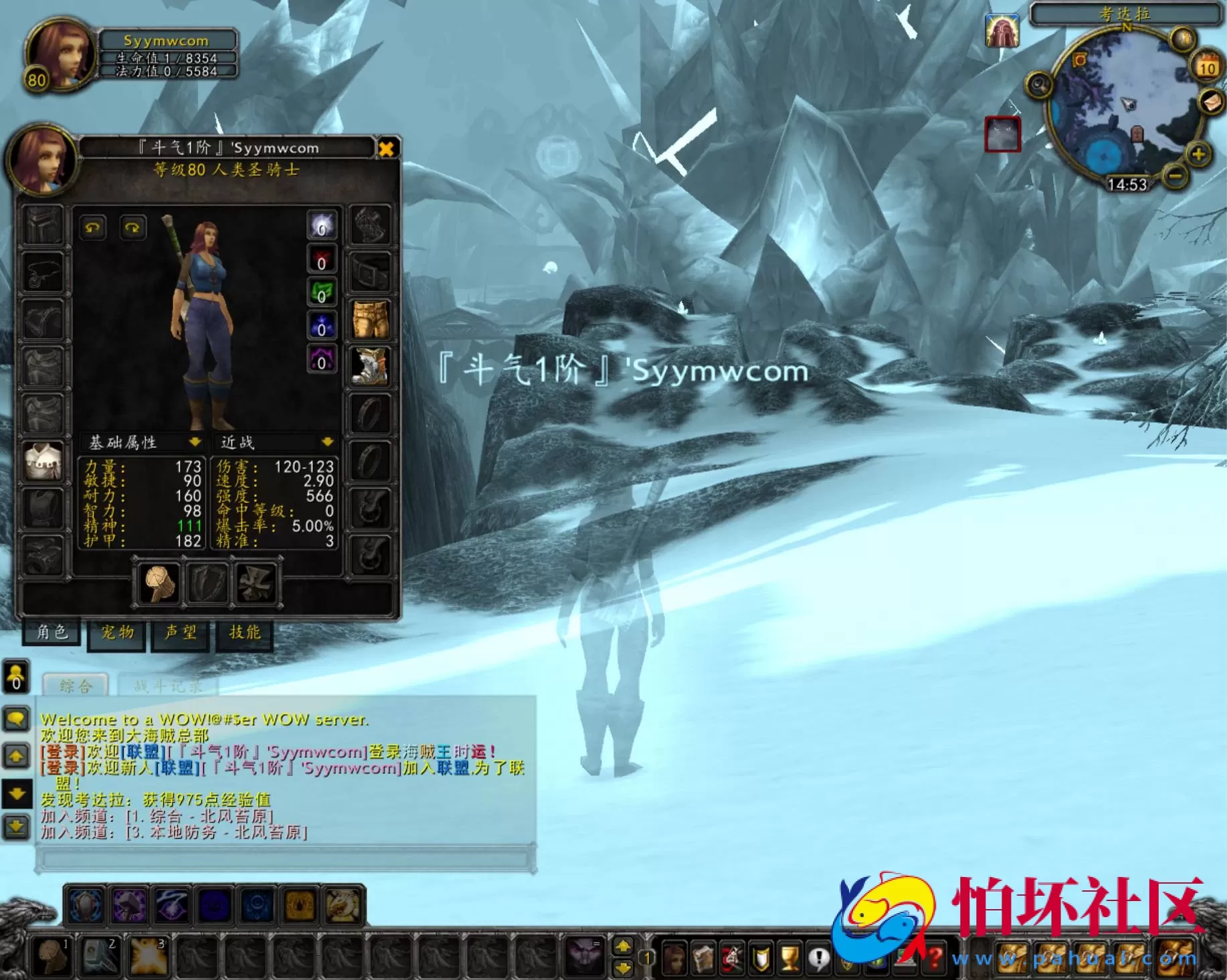Viewport: 1227px width, 980px height.
Task: Open the talents icon on the bottom bar
Action: point(732,958)
